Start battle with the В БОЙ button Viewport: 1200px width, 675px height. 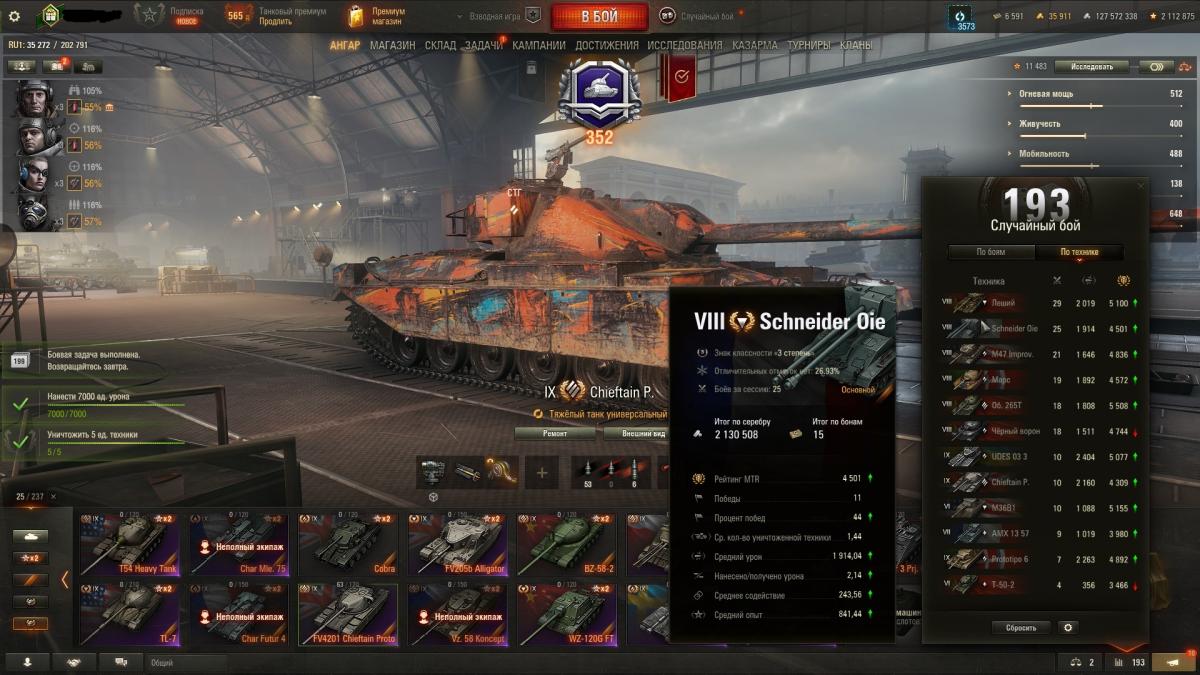pos(600,17)
